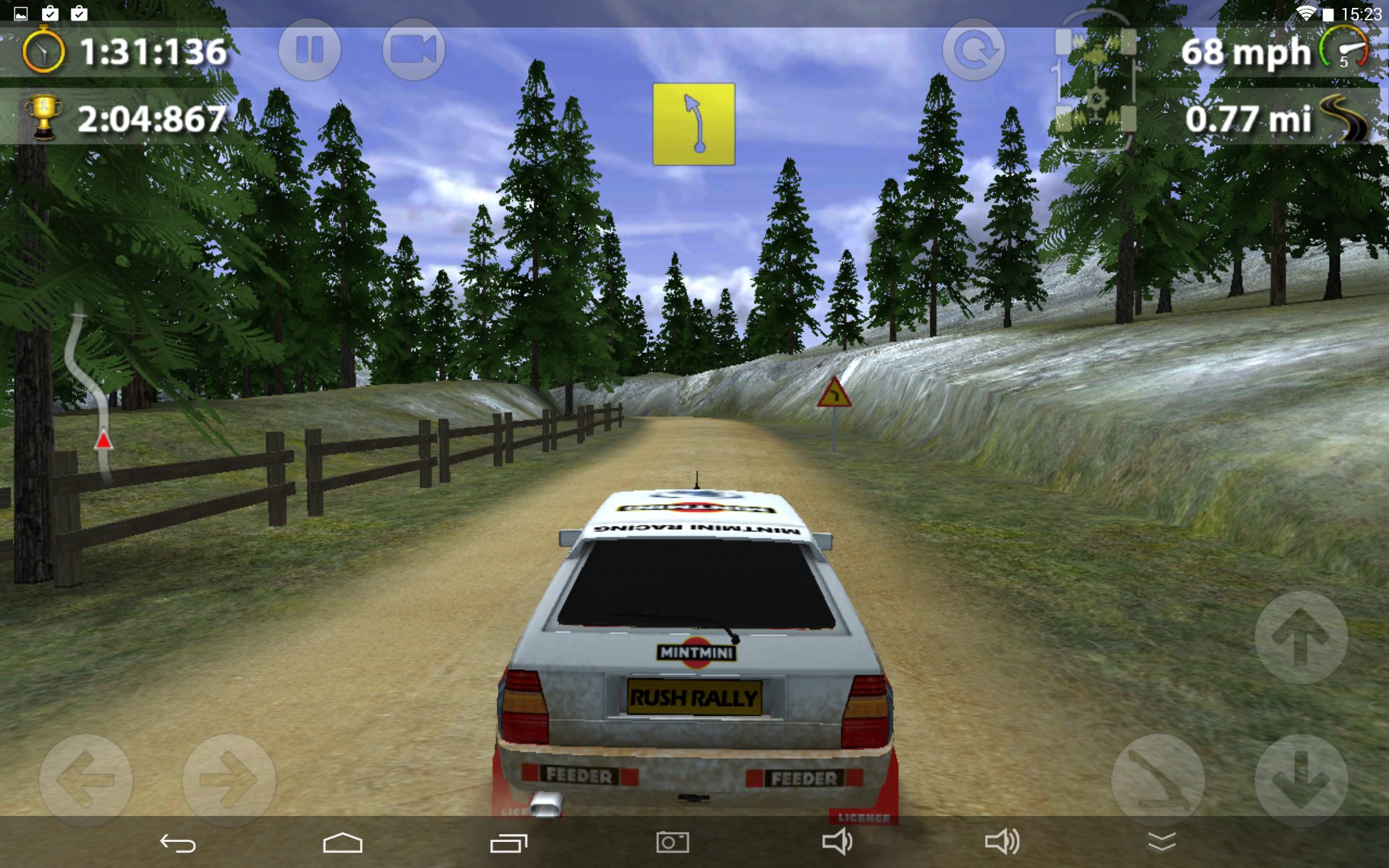This screenshot has width=1389, height=868.
Task: Pull the handbrake button
Action: click(1157, 780)
